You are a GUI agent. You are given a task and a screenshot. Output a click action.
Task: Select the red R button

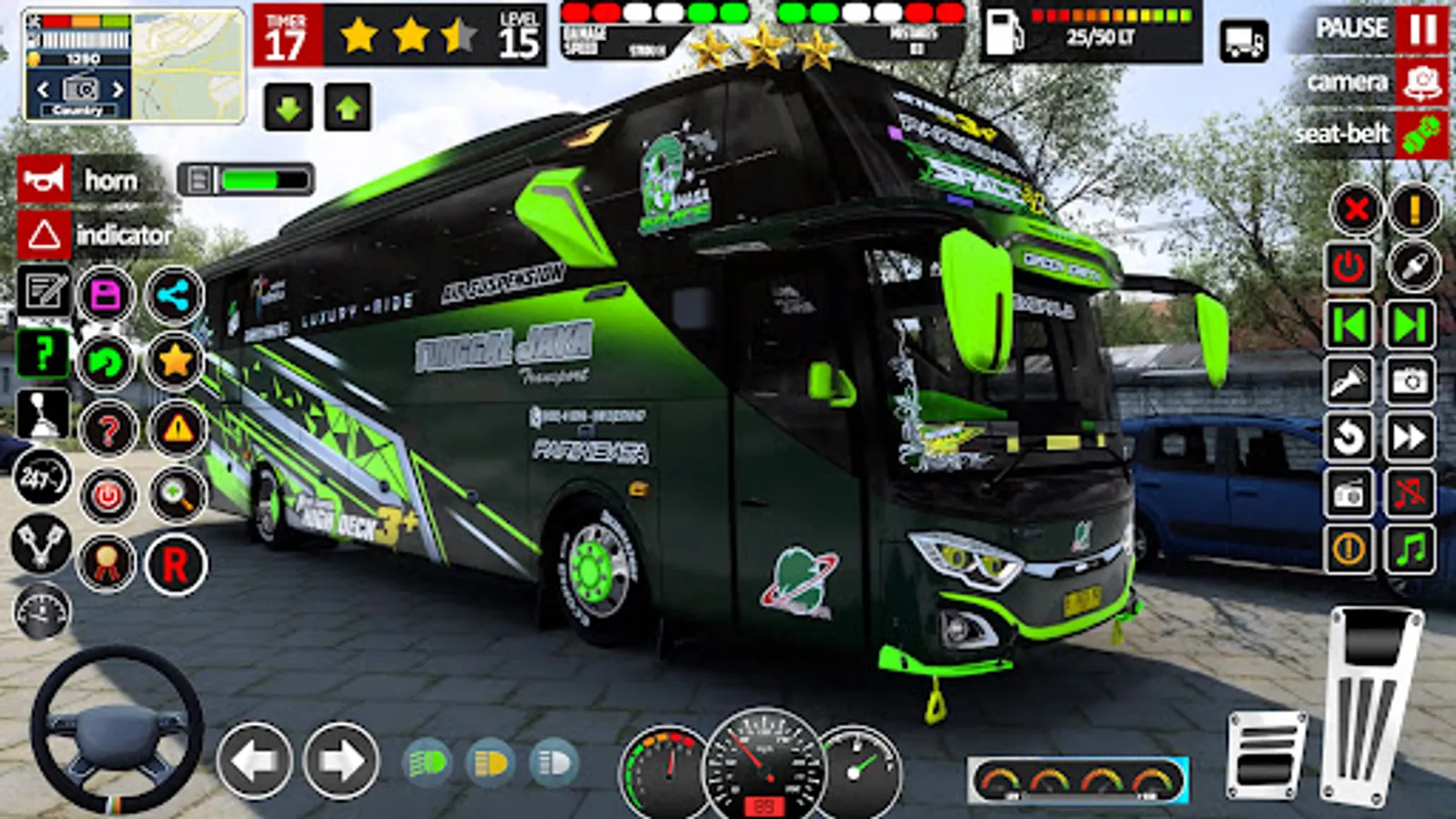[x=175, y=565]
